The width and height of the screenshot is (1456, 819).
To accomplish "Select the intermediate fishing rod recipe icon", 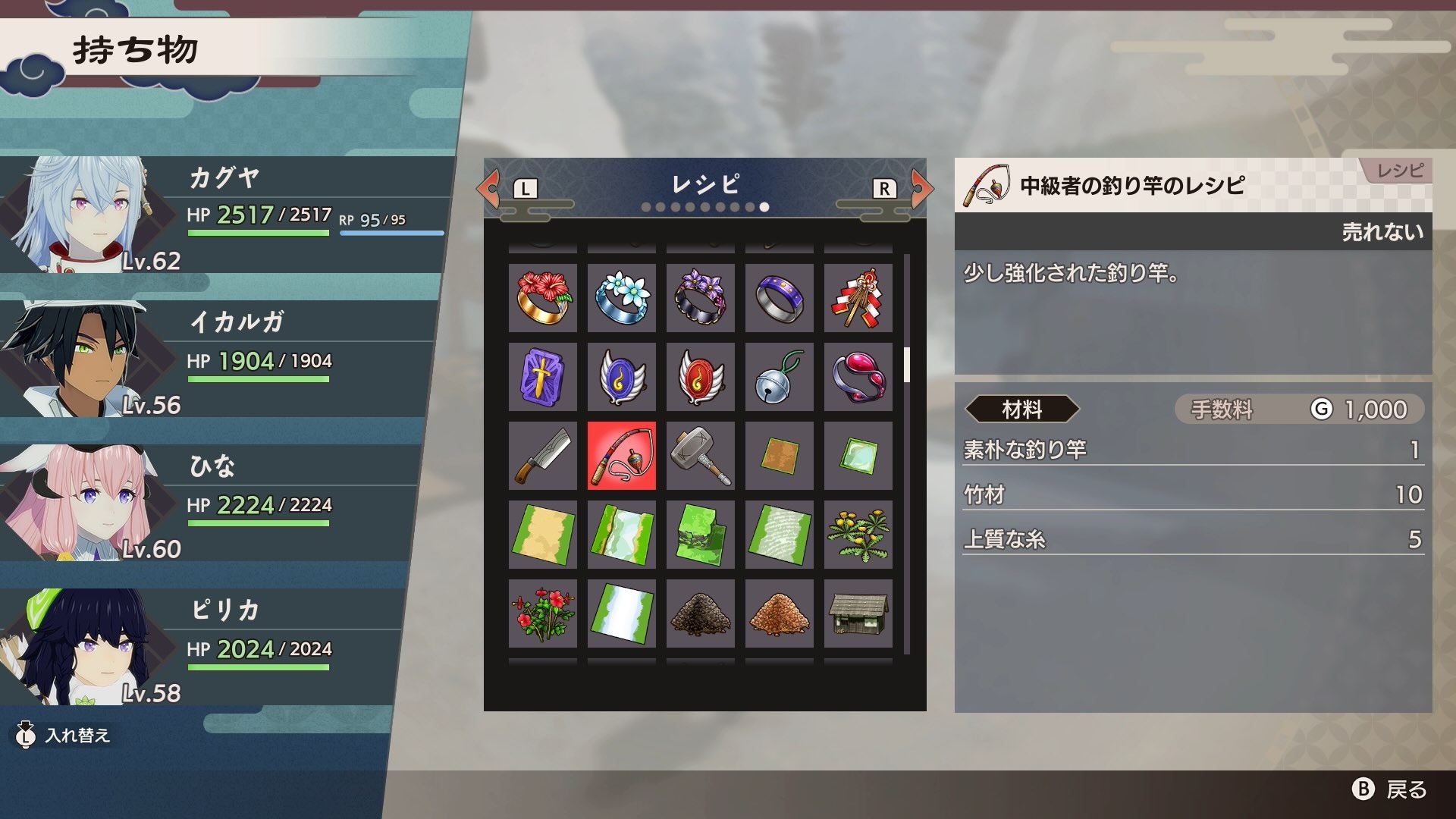I will click(621, 456).
